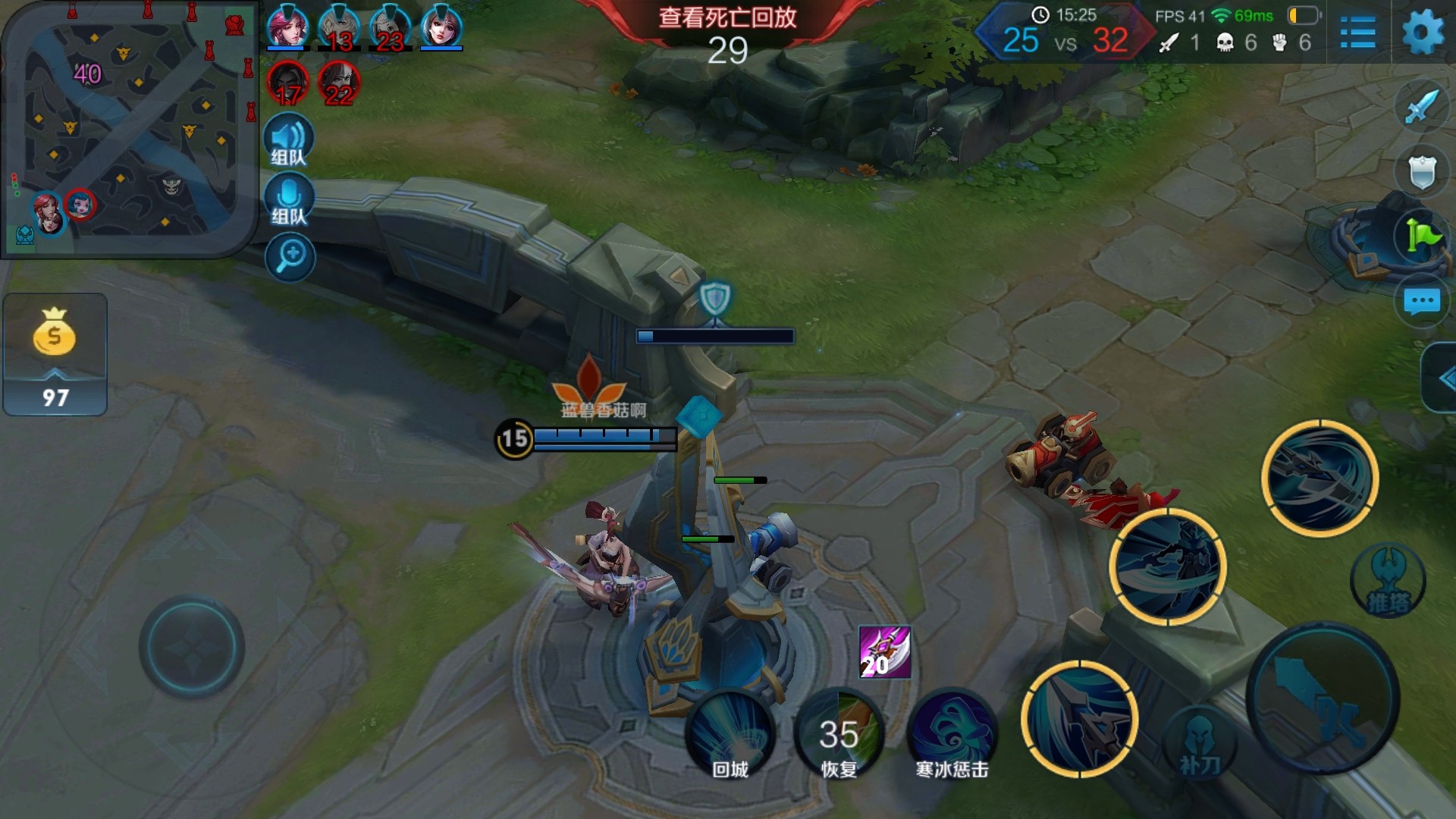Click the magnifier zoom button

tap(290, 257)
